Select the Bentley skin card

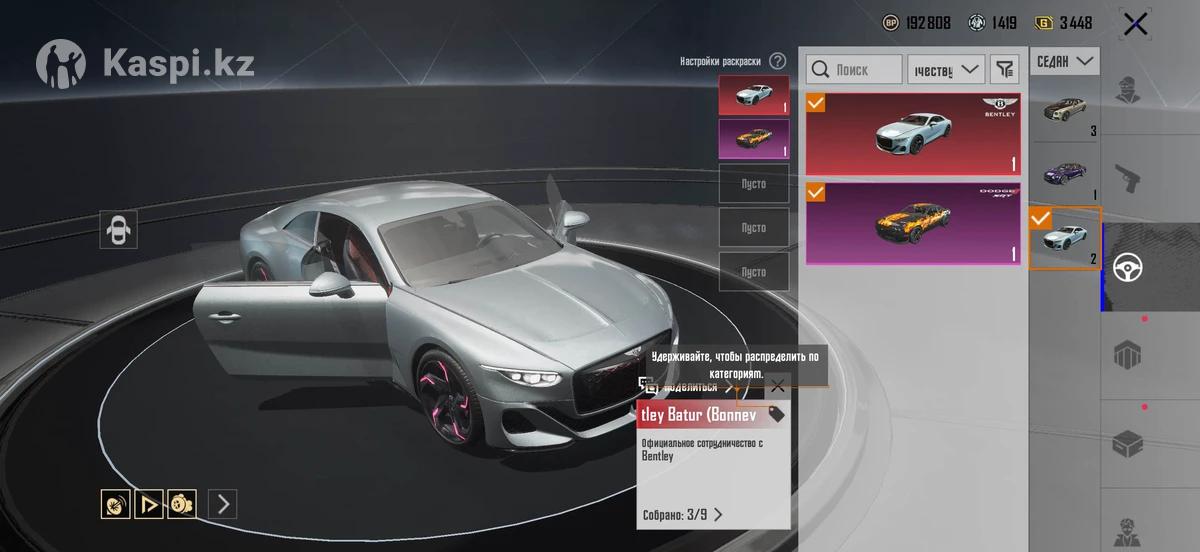pyautogui.click(x=913, y=134)
